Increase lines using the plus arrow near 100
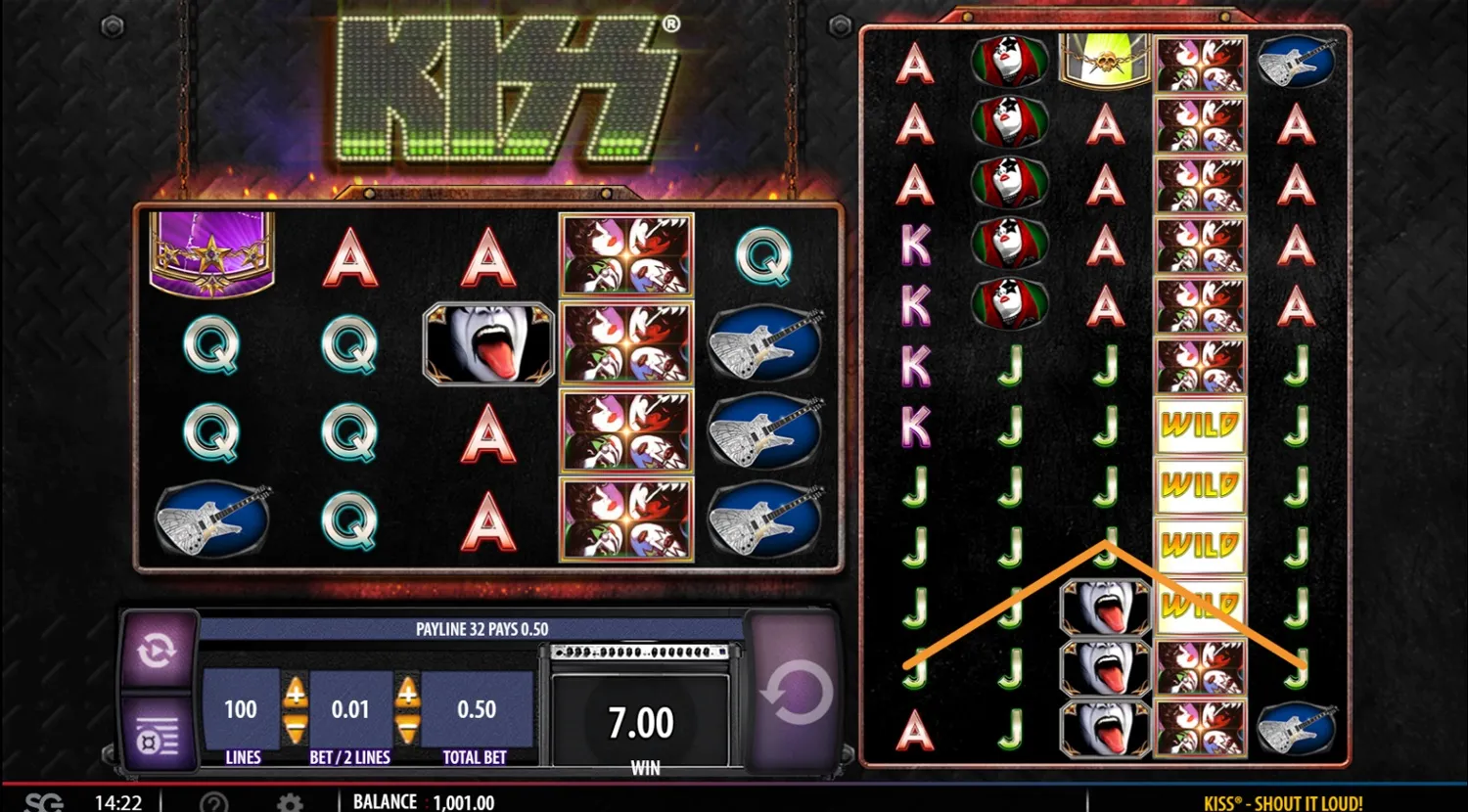 click(295, 692)
